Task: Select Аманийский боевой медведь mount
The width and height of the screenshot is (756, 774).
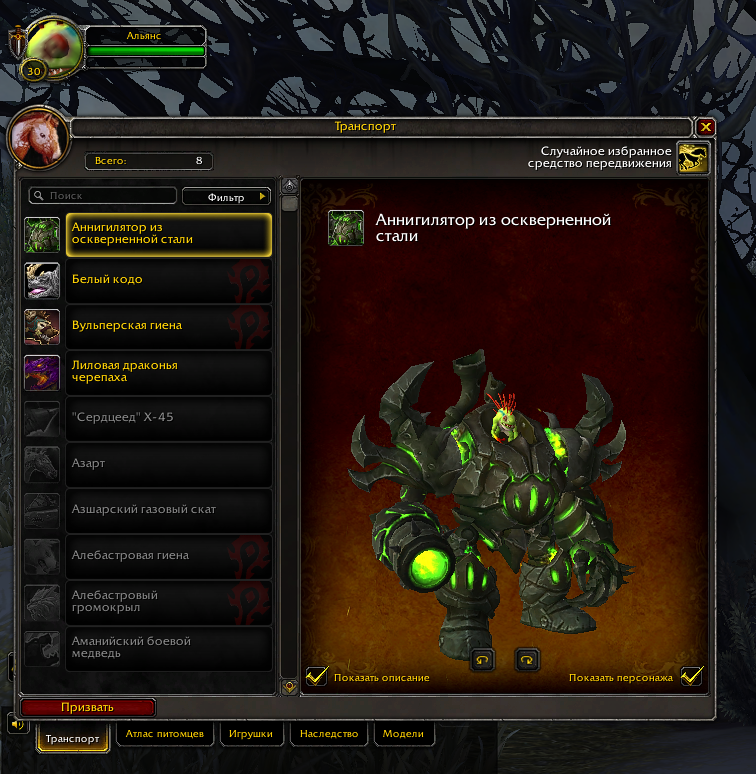Action: coord(170,648)
